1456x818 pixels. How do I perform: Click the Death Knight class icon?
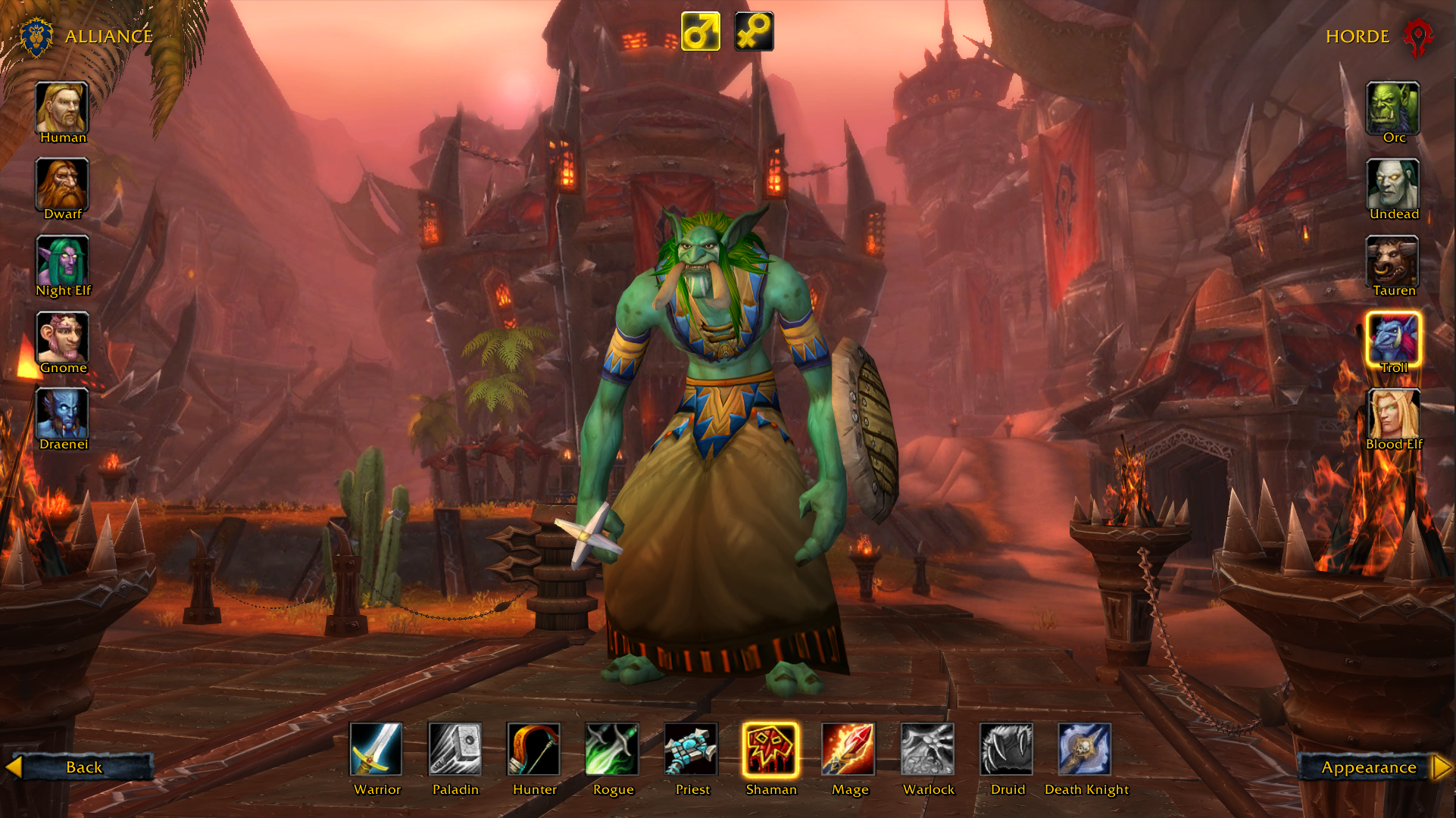1085,749
